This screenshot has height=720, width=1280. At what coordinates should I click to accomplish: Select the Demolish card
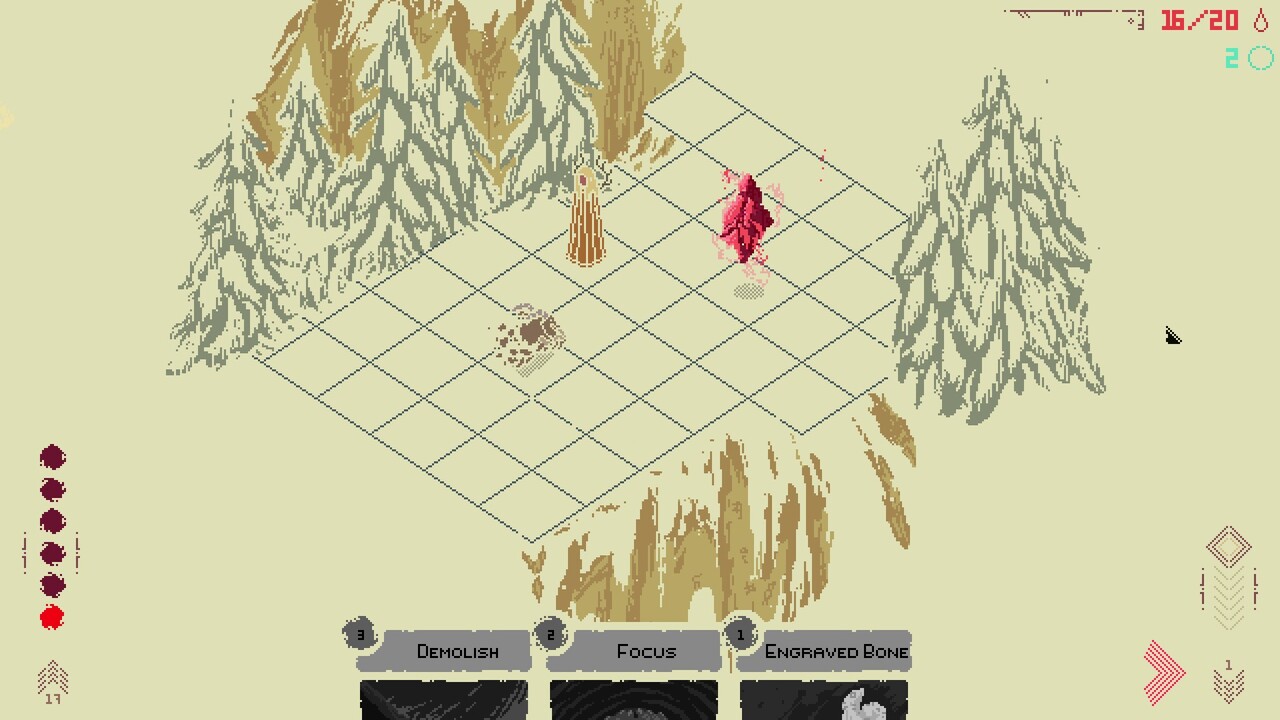443,670
